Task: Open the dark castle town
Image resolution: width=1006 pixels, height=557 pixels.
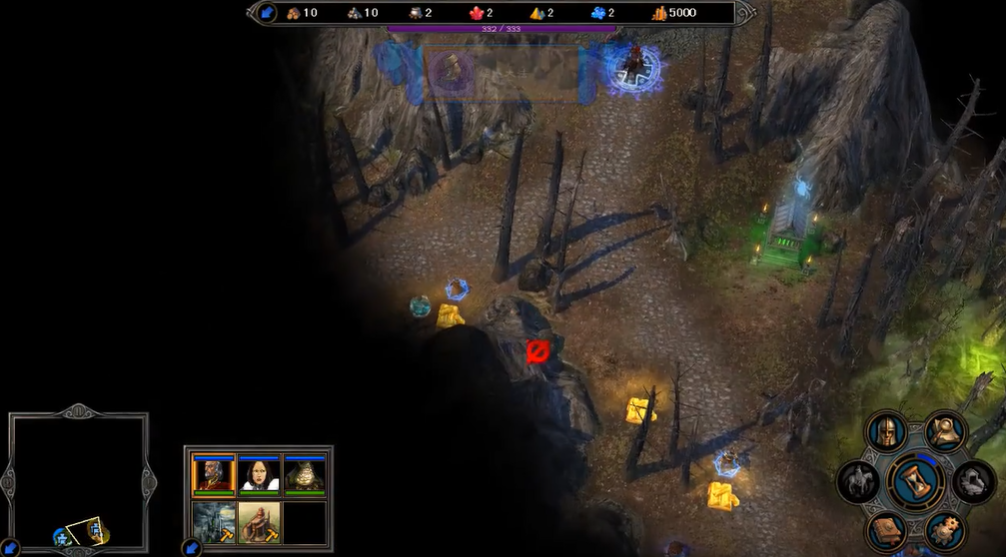Action: point(213,522)
